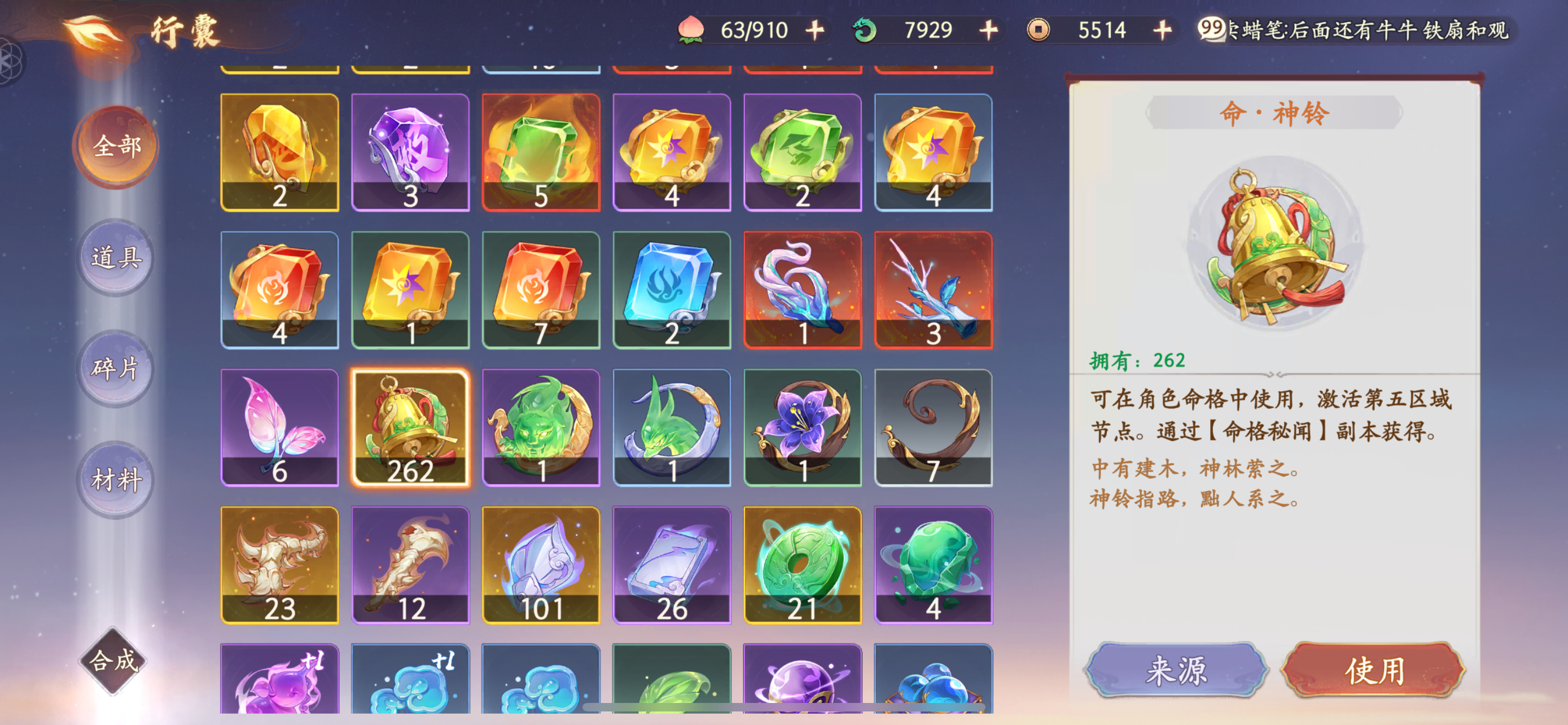
Task: Select the golden bell item with count 262
Action: 410,426
